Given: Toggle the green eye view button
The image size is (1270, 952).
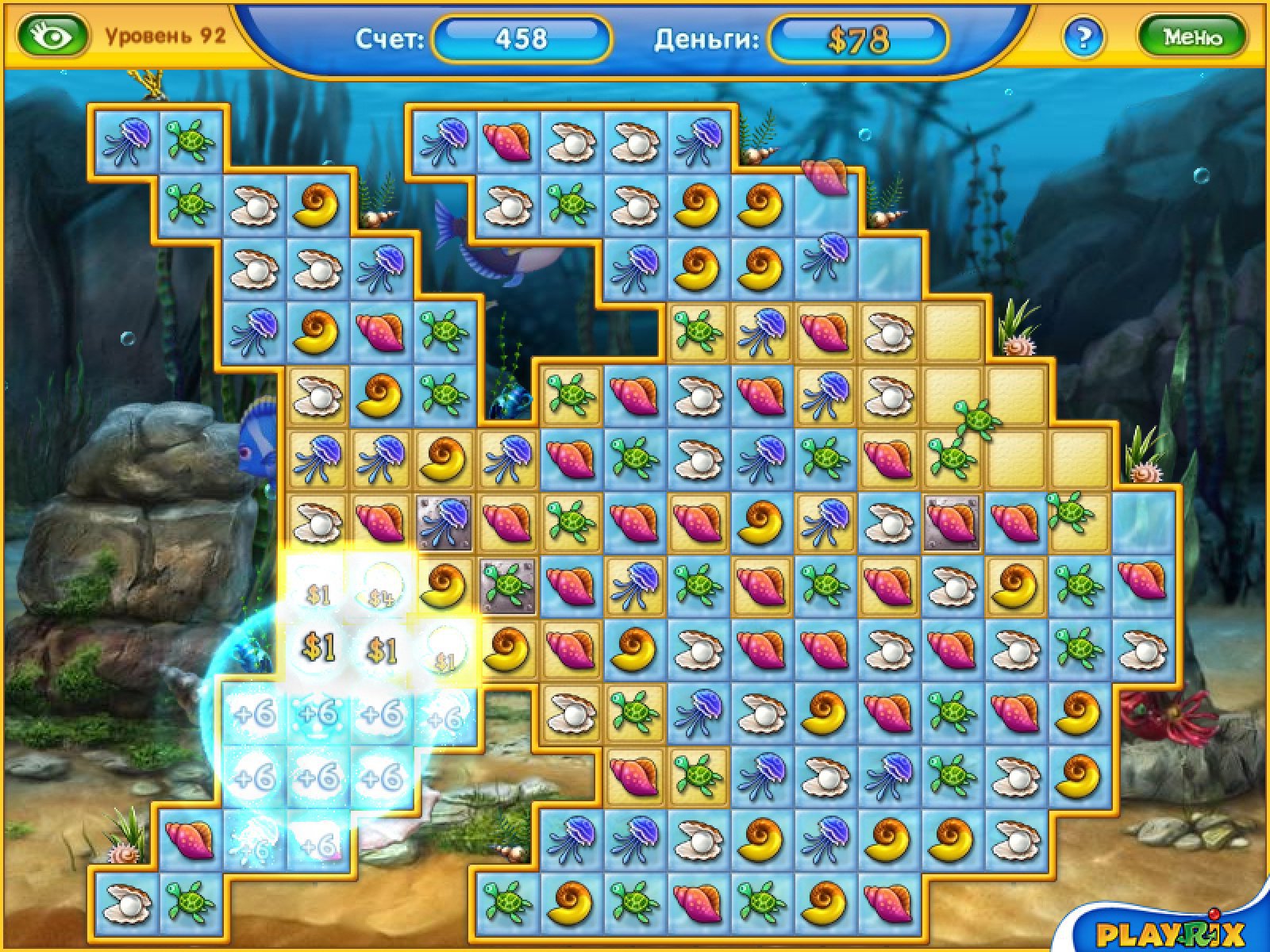Looking at the screenshot, I should (x=52, y=36).
